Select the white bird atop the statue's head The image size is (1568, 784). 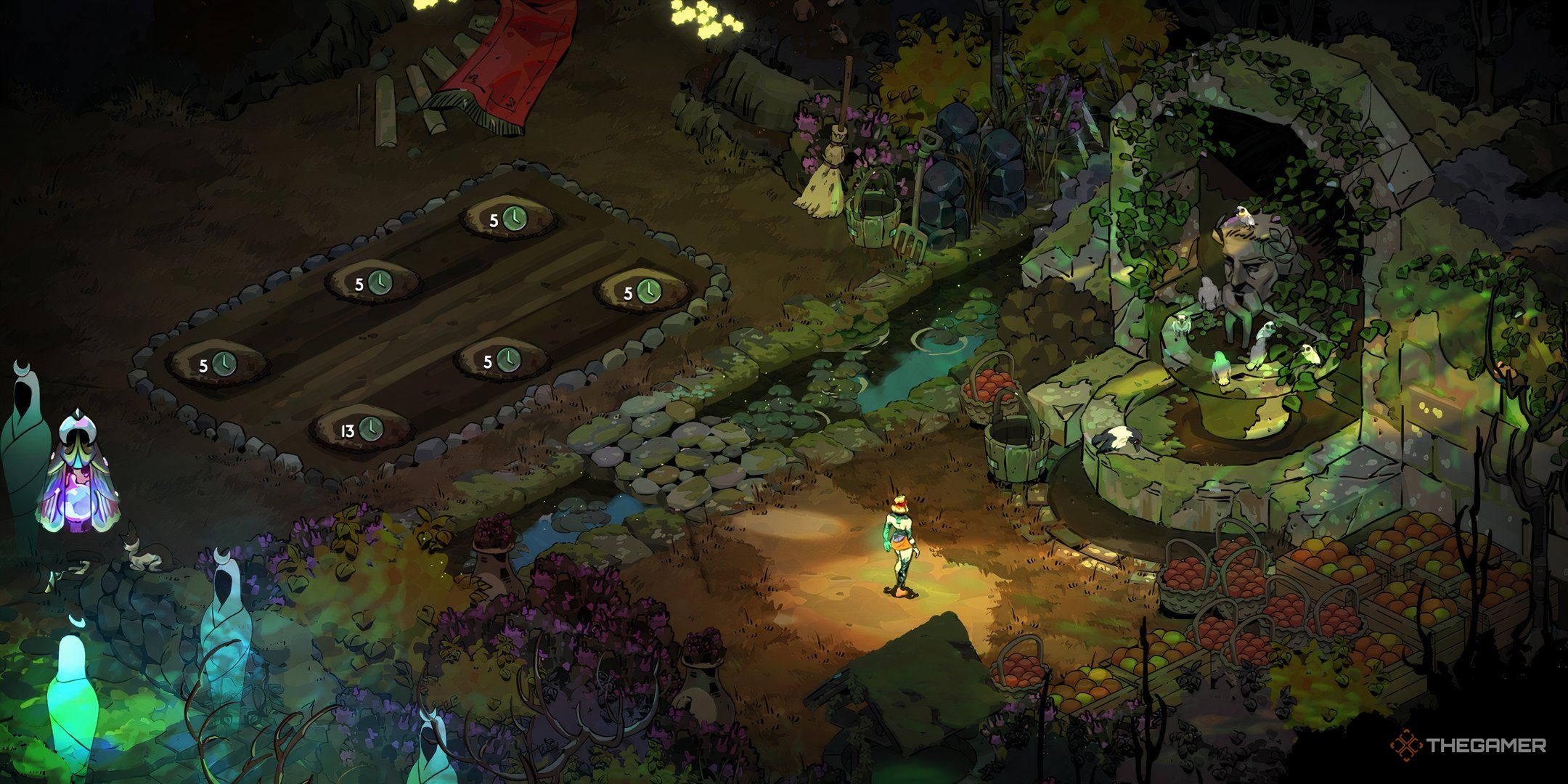1245,218
